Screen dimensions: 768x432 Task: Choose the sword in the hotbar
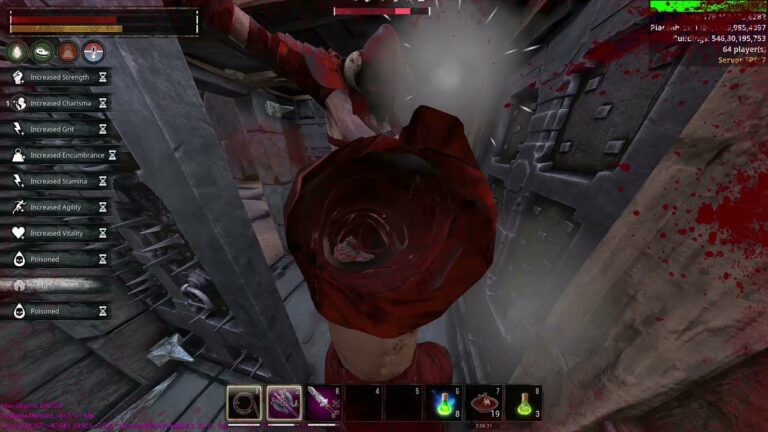coord(324,403)
